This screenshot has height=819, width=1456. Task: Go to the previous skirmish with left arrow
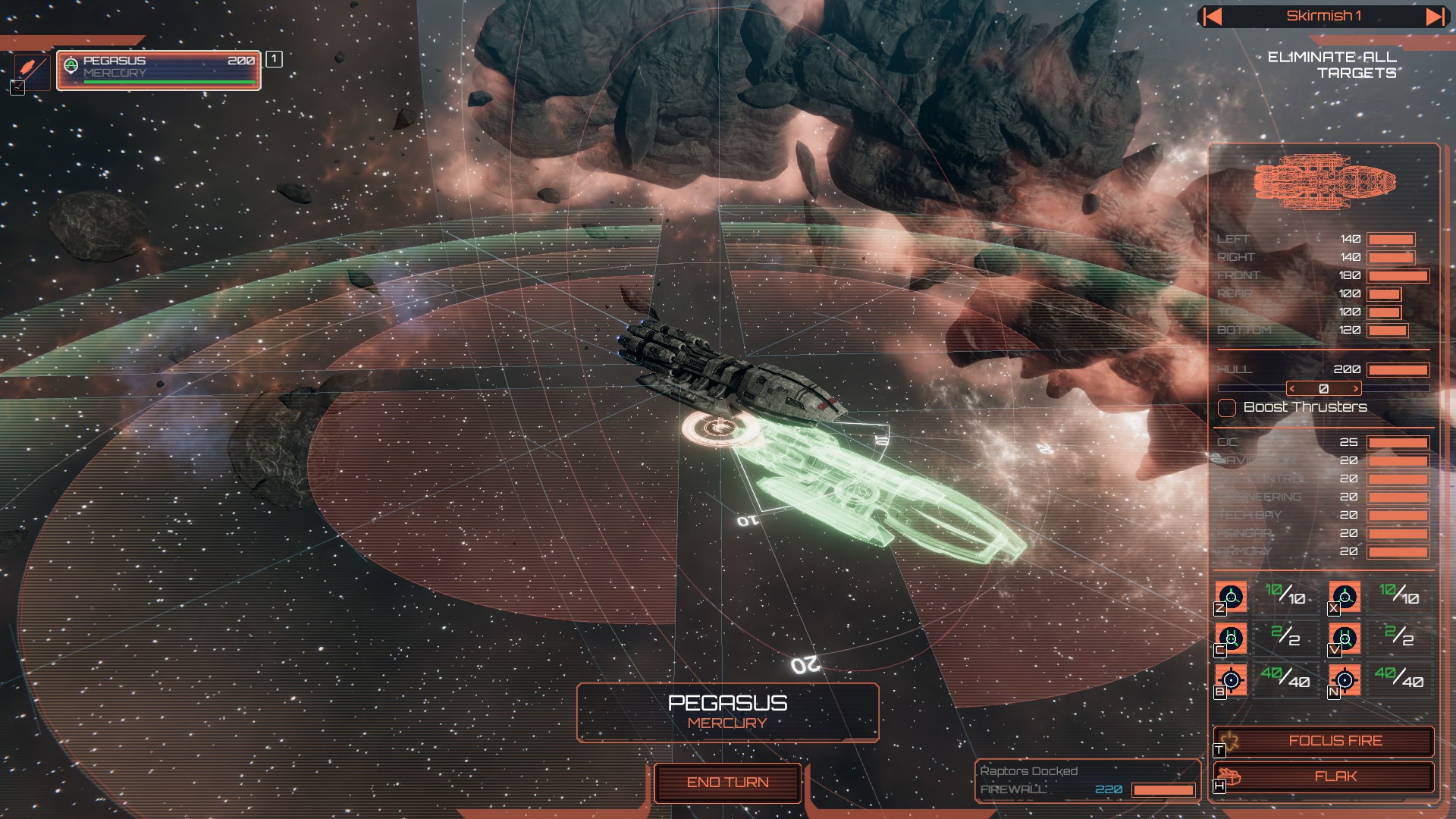point(1213,17)
